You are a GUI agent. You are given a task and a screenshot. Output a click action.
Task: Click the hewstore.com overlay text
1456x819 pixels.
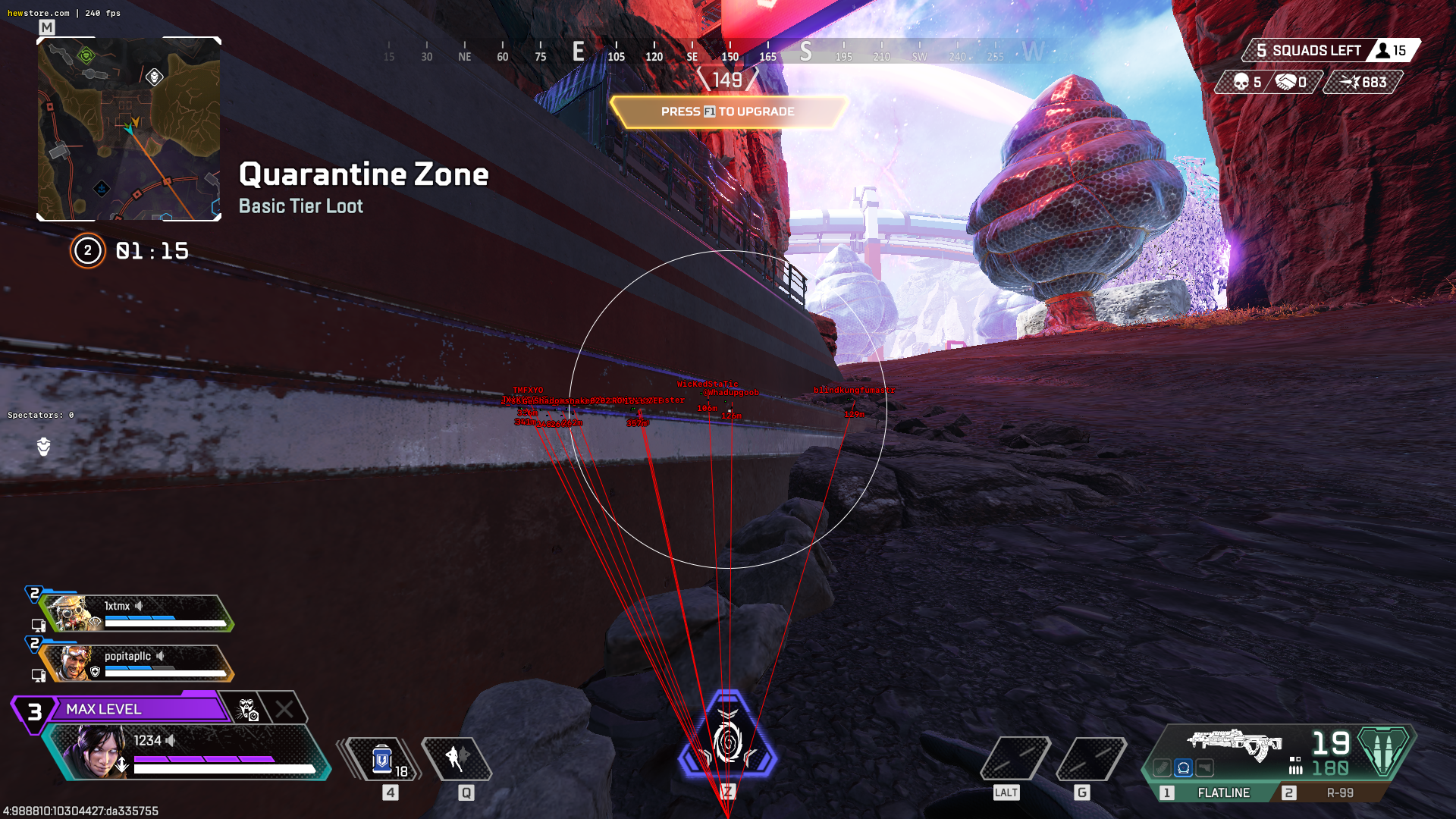tap(38, 13)
